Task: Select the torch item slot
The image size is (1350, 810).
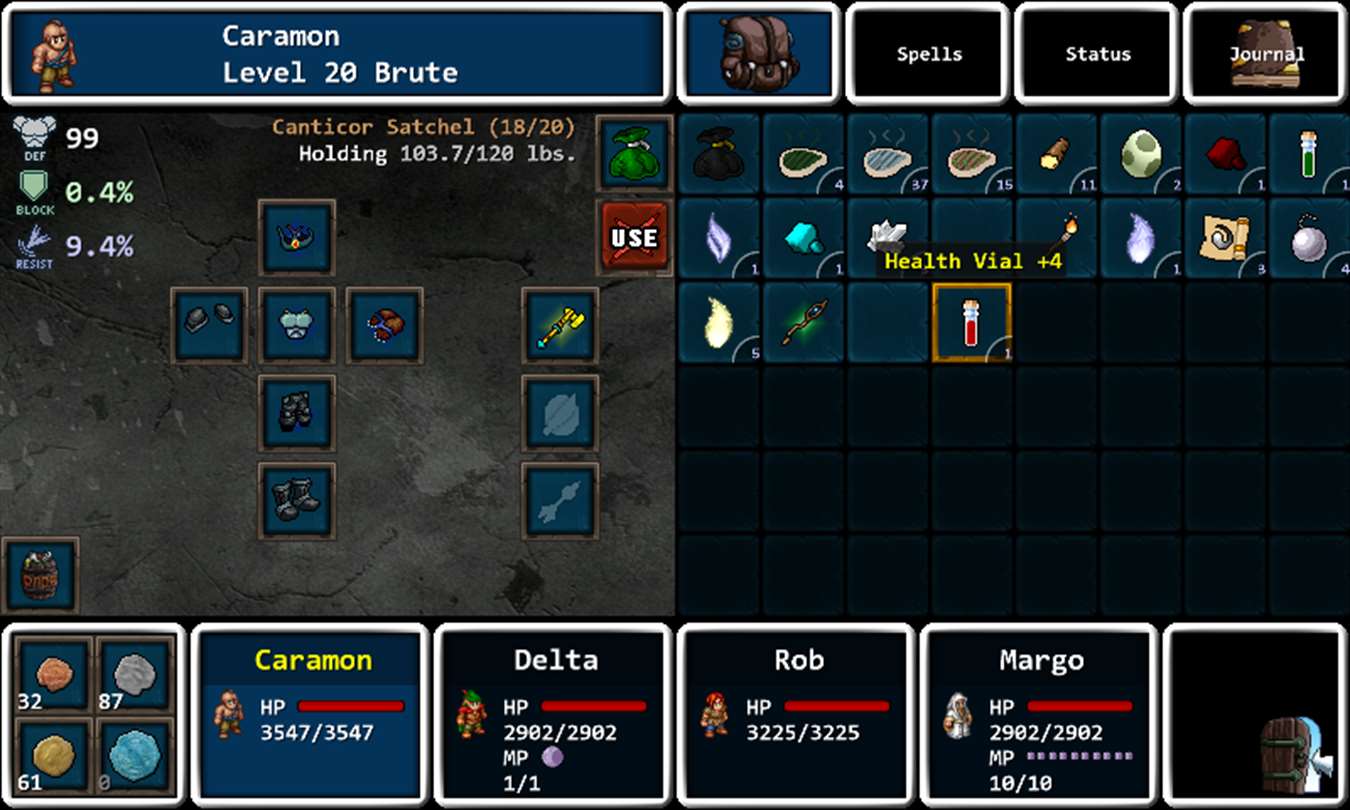Action: coord(1056,238)
